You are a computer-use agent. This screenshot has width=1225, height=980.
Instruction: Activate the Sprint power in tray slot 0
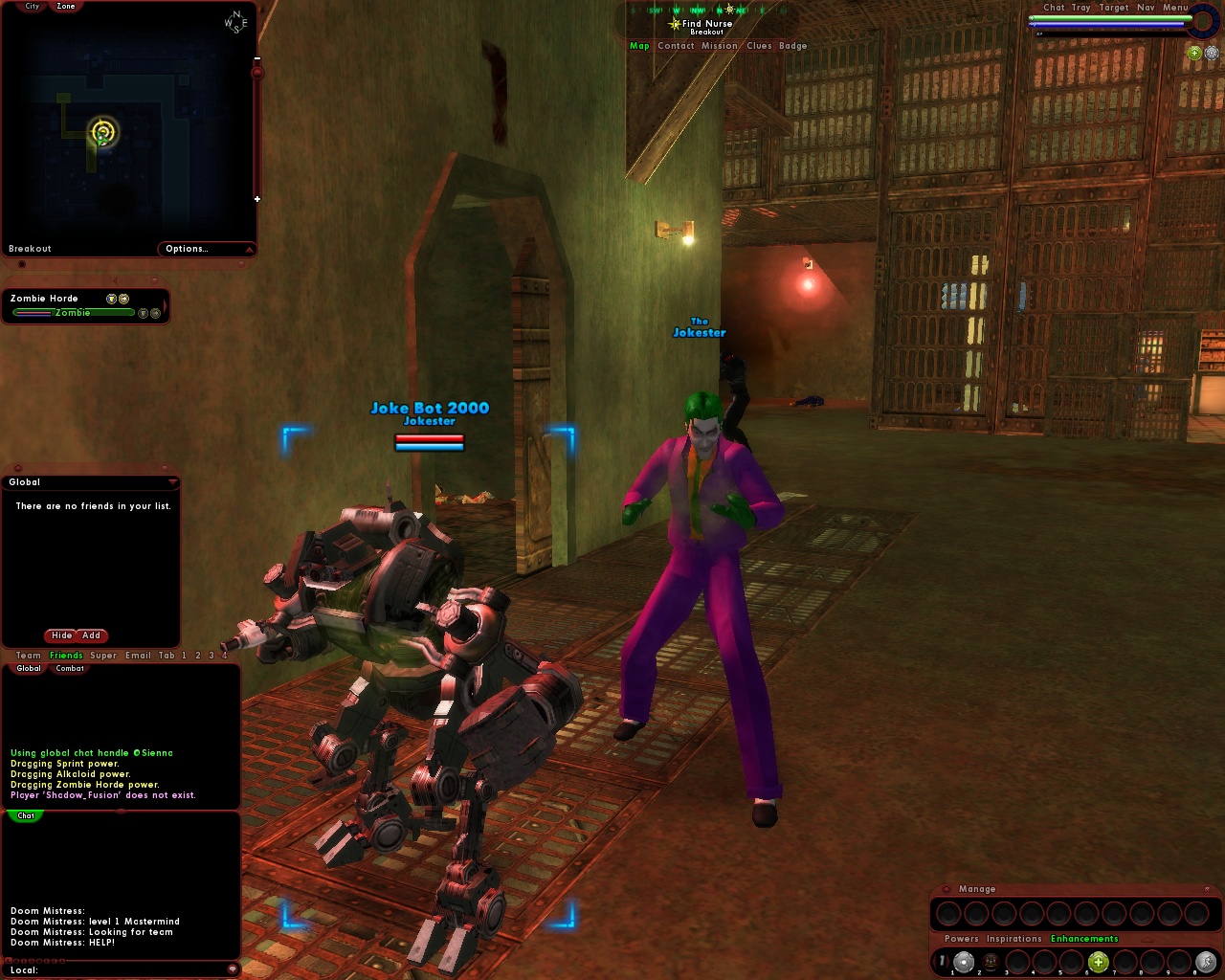(1204, 962)
